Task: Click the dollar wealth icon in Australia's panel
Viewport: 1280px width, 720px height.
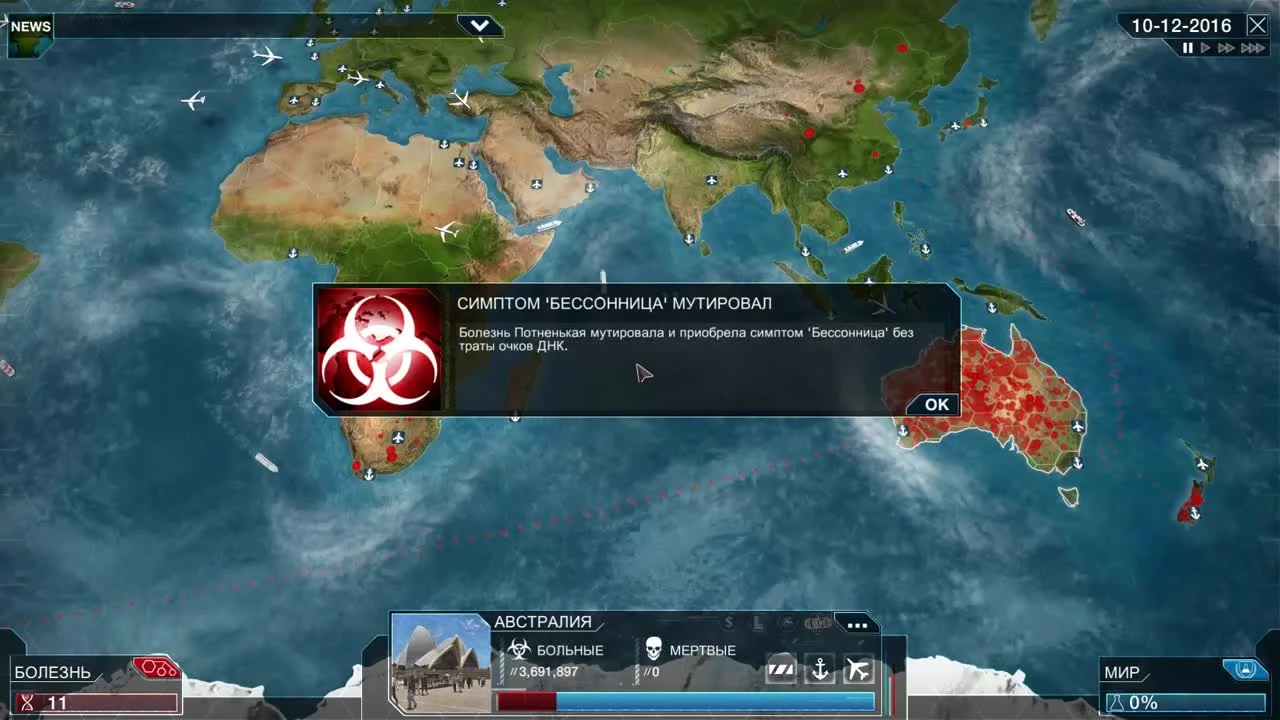Action: click(x=728, y=622)
